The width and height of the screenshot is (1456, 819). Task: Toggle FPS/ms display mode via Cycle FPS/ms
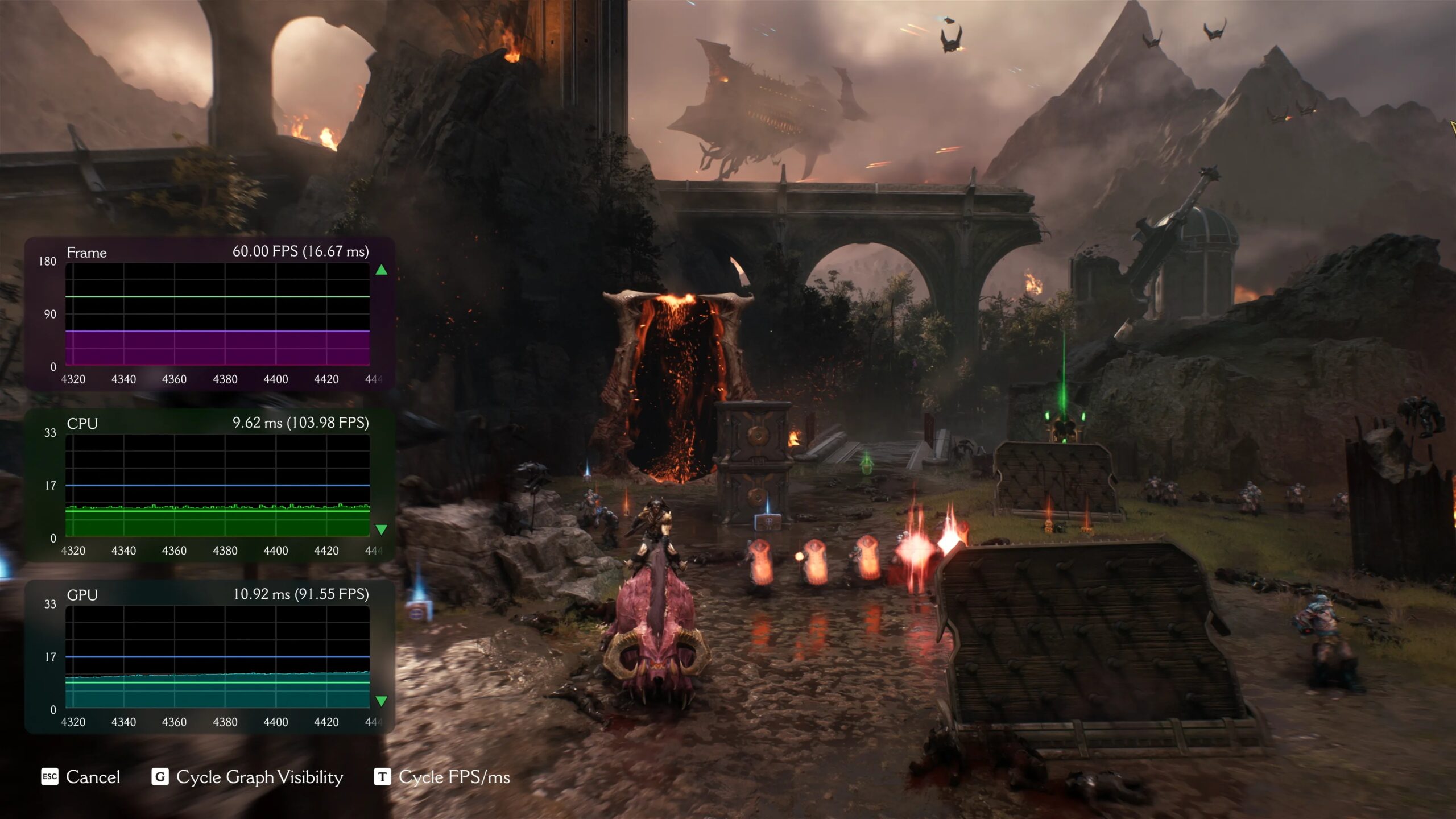point(453,777)
